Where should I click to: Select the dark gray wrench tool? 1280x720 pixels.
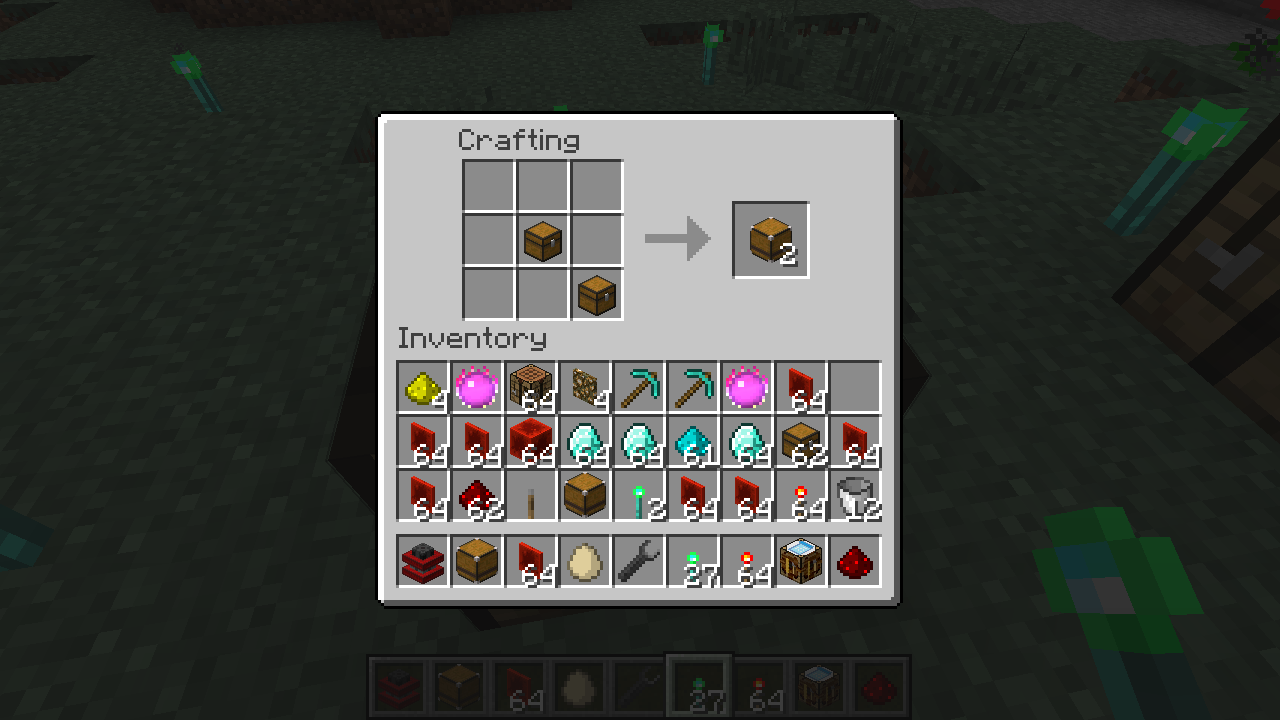(639, 561)
